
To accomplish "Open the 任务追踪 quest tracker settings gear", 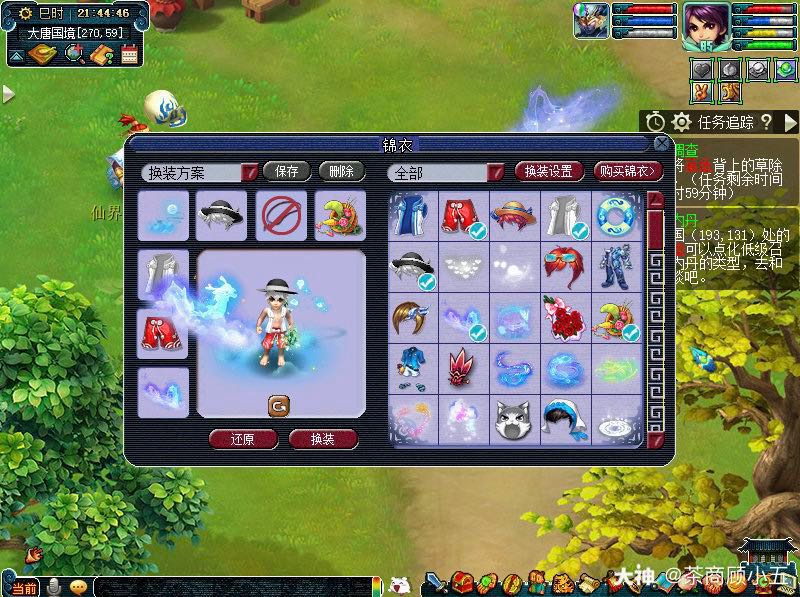I will pyautogui.click(x=681, y=122).
